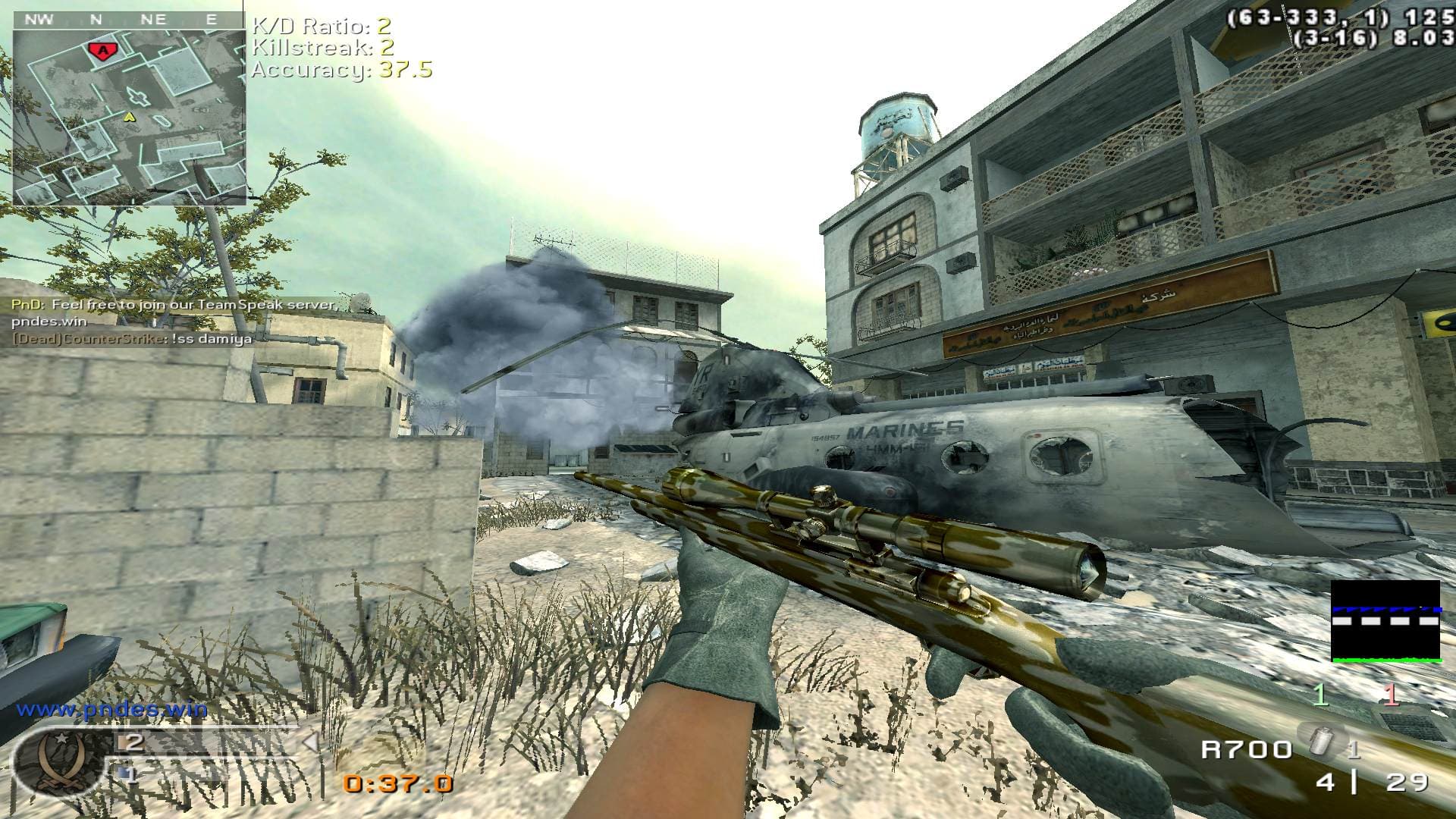Viewport: 1456px width, 819px height.
Task: Select the red A objective marker on minimap
Action: tap(99, 50)
